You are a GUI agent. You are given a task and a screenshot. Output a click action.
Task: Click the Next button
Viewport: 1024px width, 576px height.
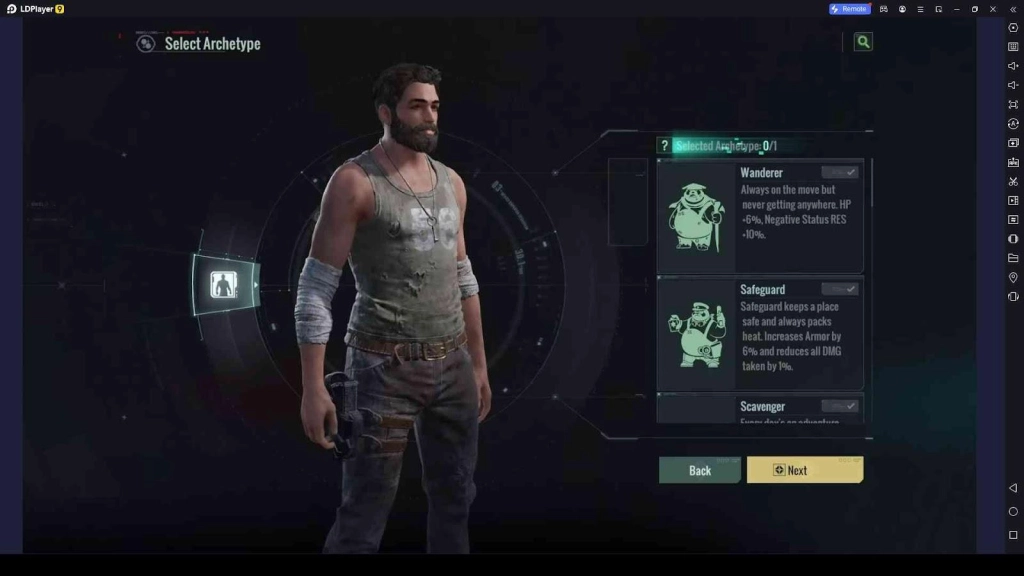click(804, 470)
